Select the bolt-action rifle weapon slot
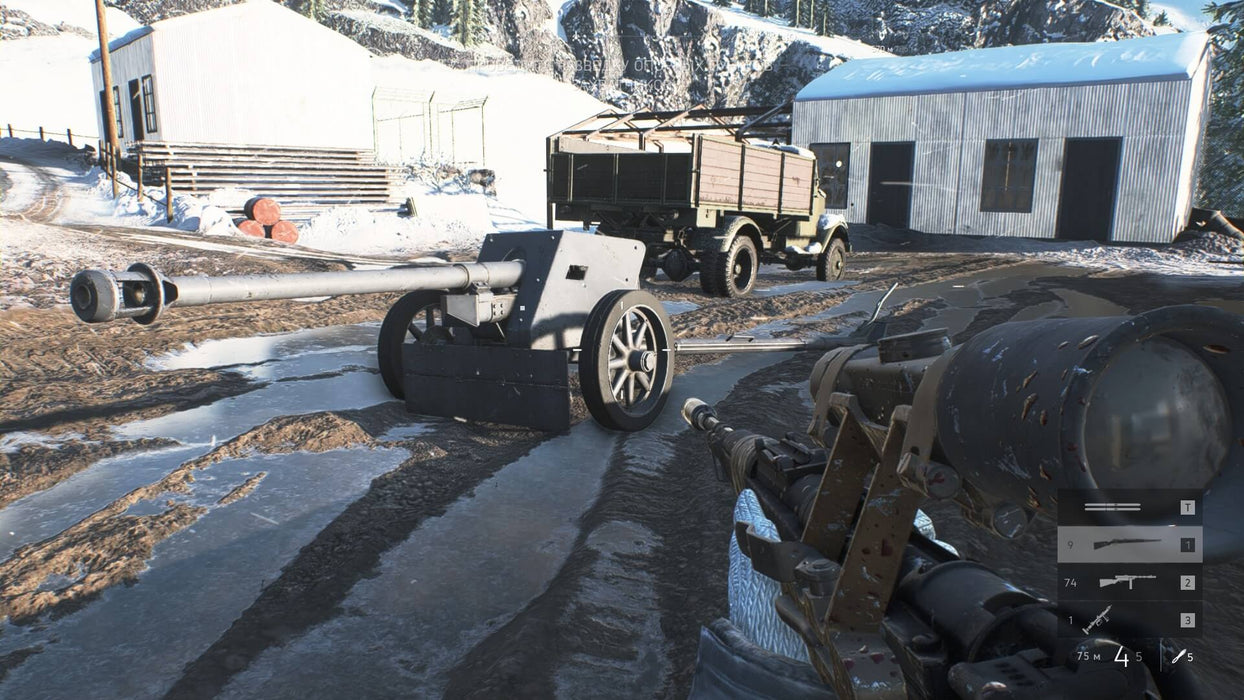 1127,544
